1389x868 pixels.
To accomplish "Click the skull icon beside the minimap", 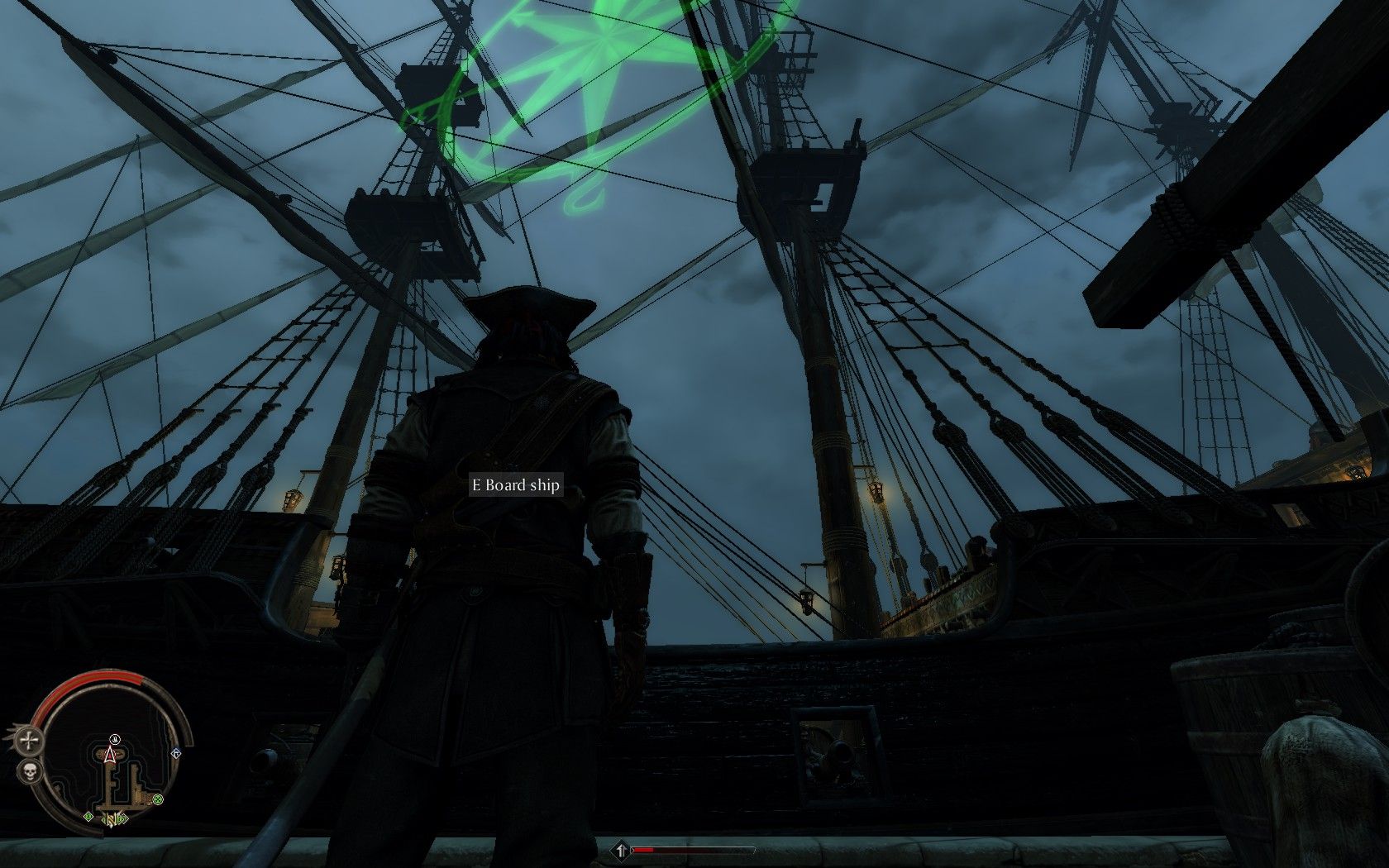I will pos(30,773).
